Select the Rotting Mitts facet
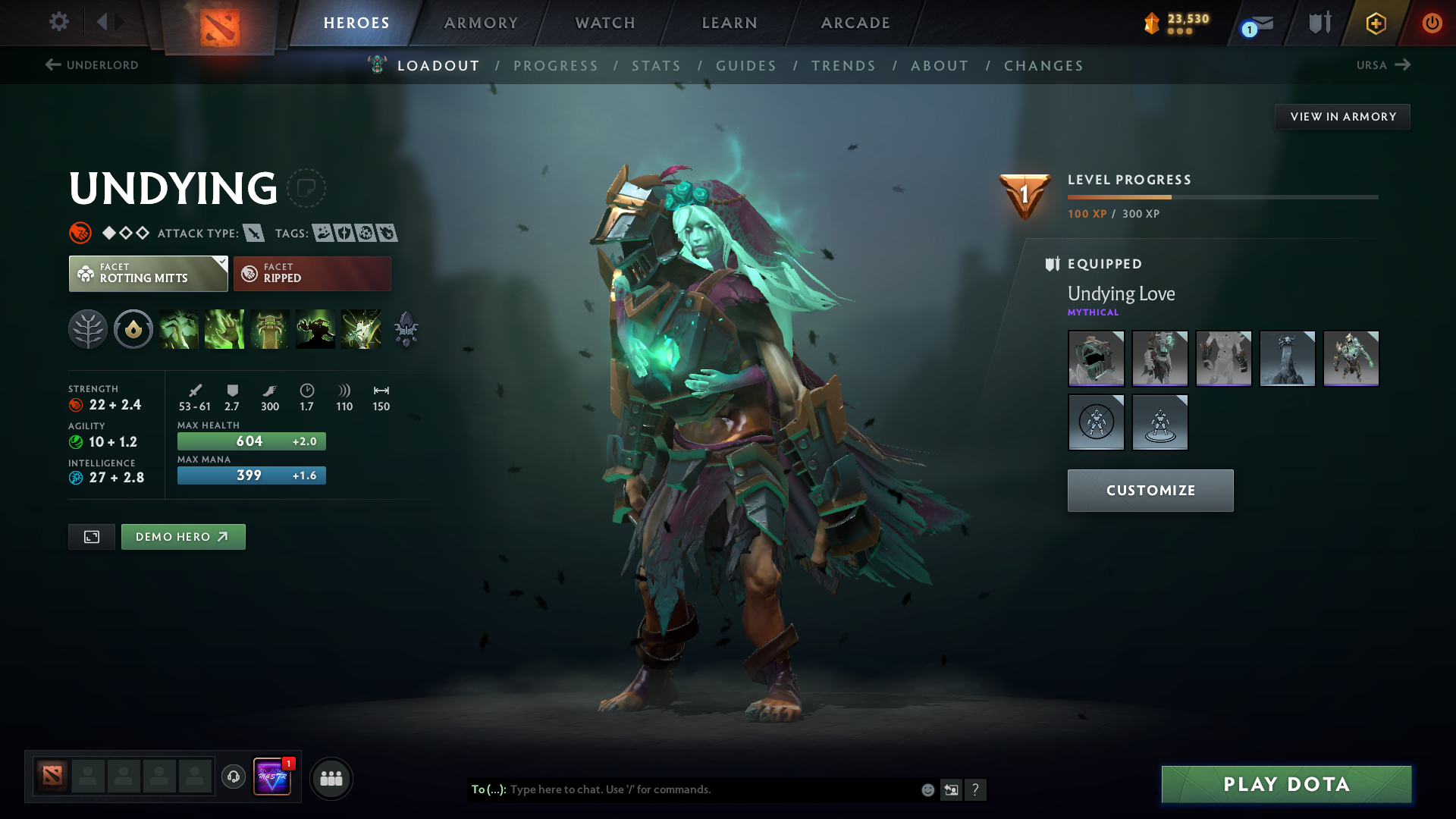1456x819 pixels. pyautogui.click(x=148, y=273)
